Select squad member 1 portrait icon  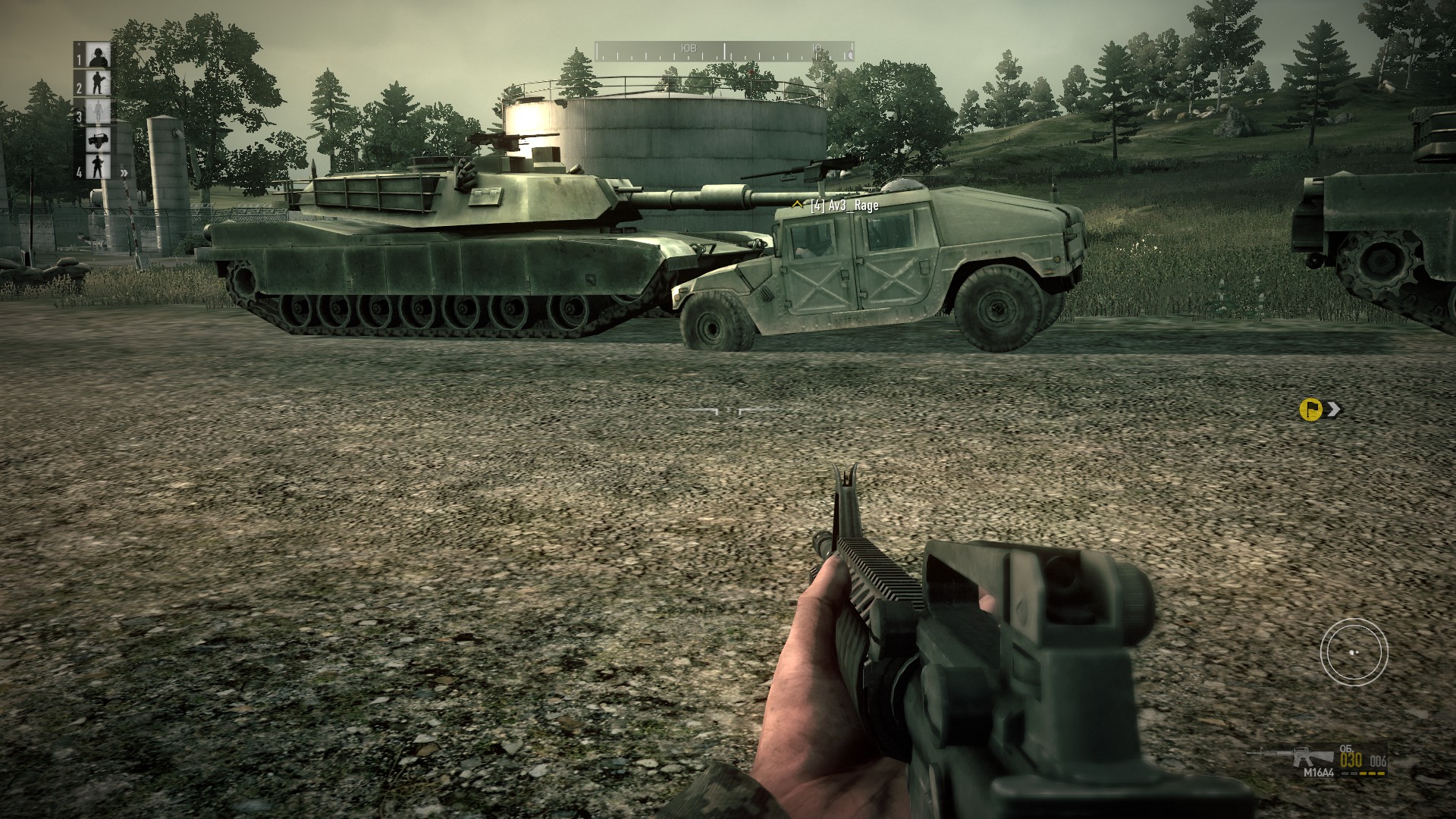tap(99, 55)
